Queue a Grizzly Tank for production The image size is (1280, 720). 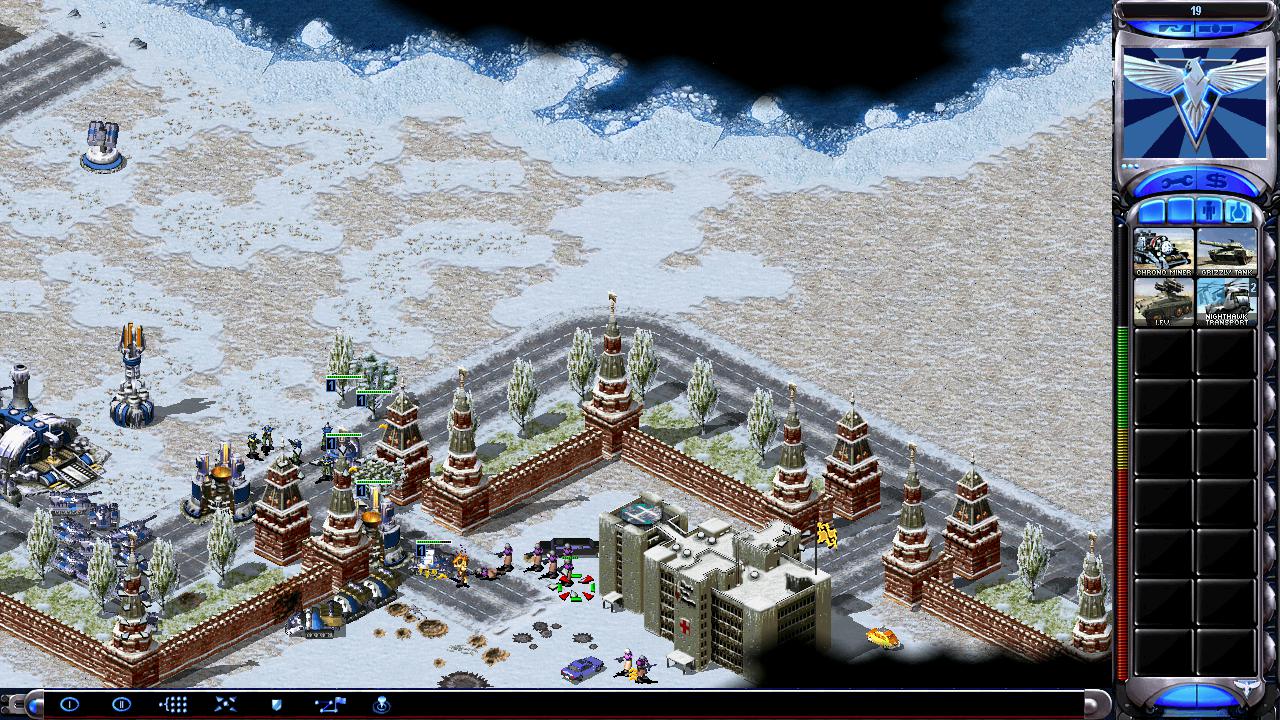coord(1226,252)
